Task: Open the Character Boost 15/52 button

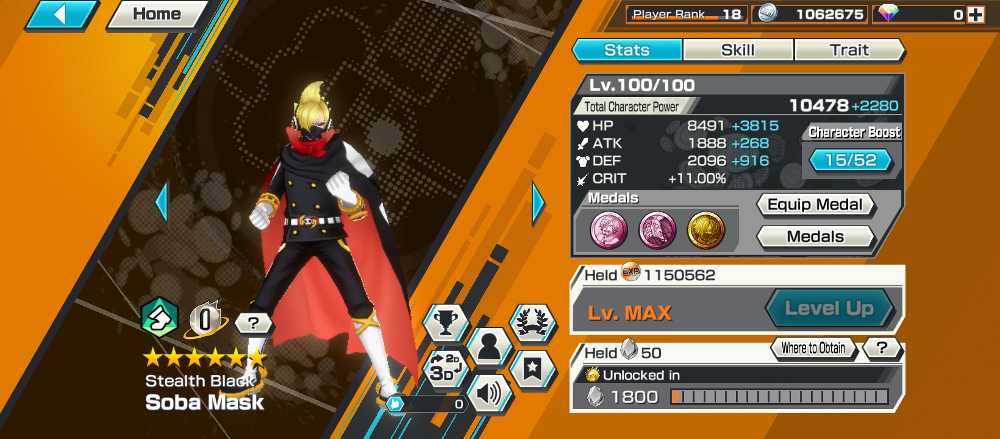Action: point(849,160)
